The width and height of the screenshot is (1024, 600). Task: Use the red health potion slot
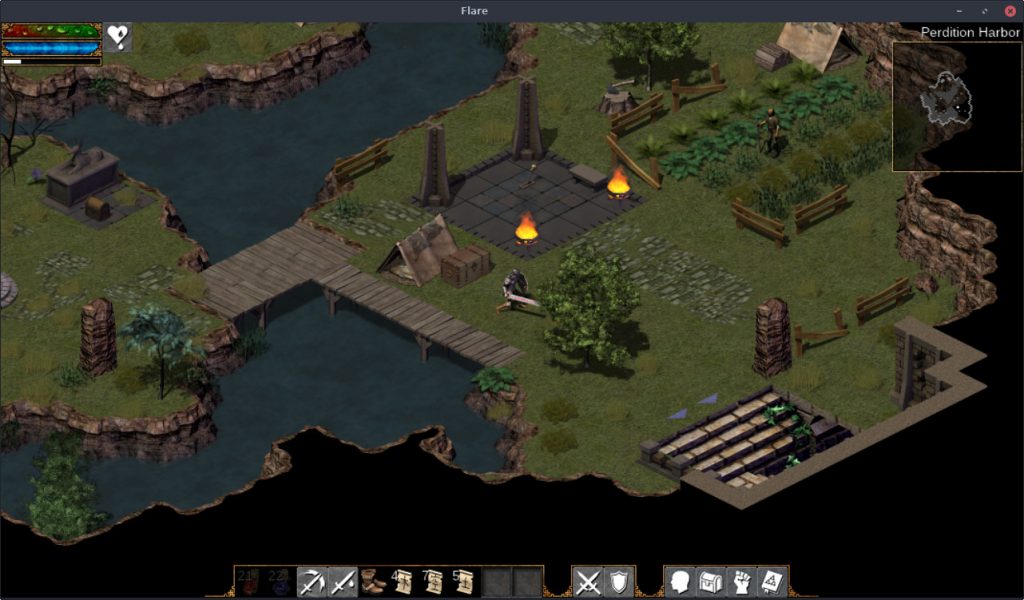(250, 581)
